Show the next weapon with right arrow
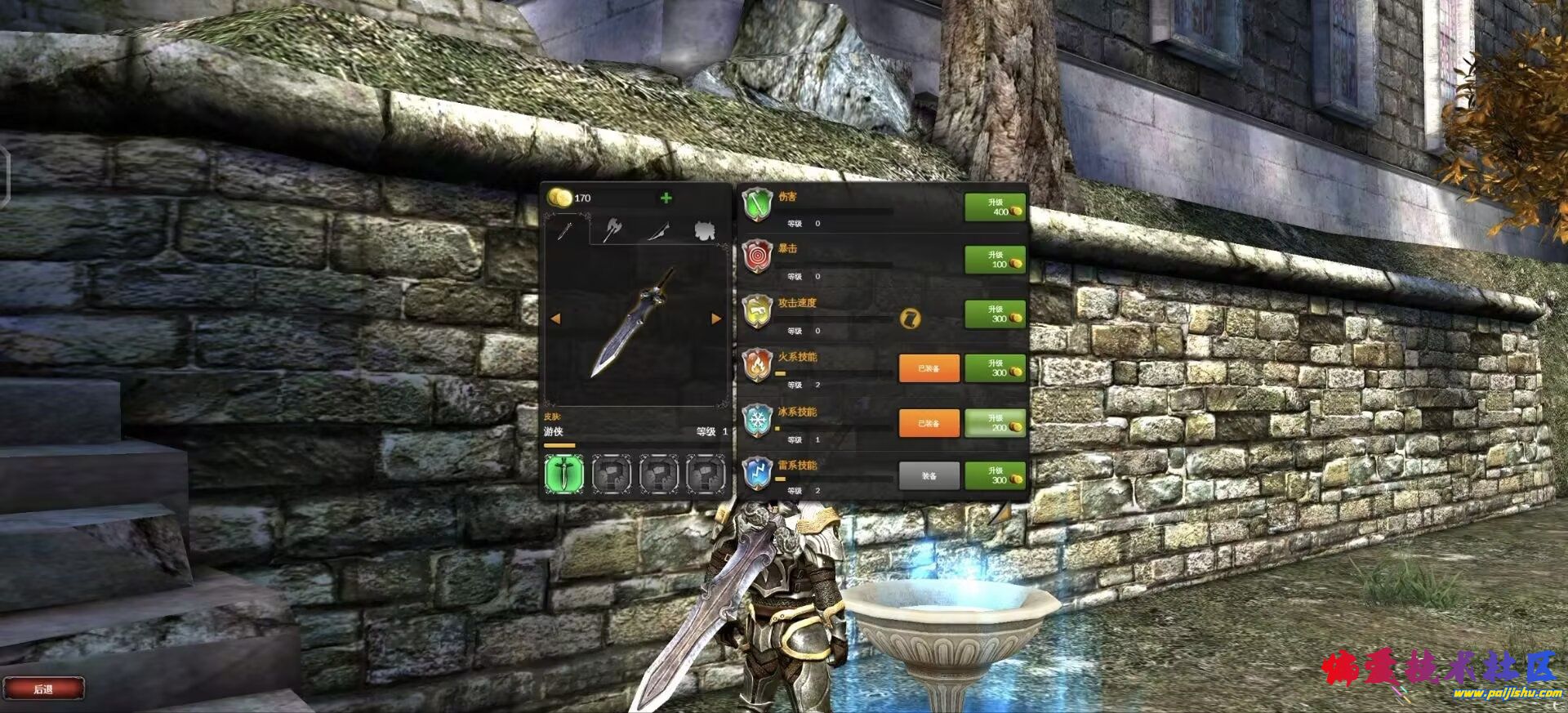 click(716, 319)
